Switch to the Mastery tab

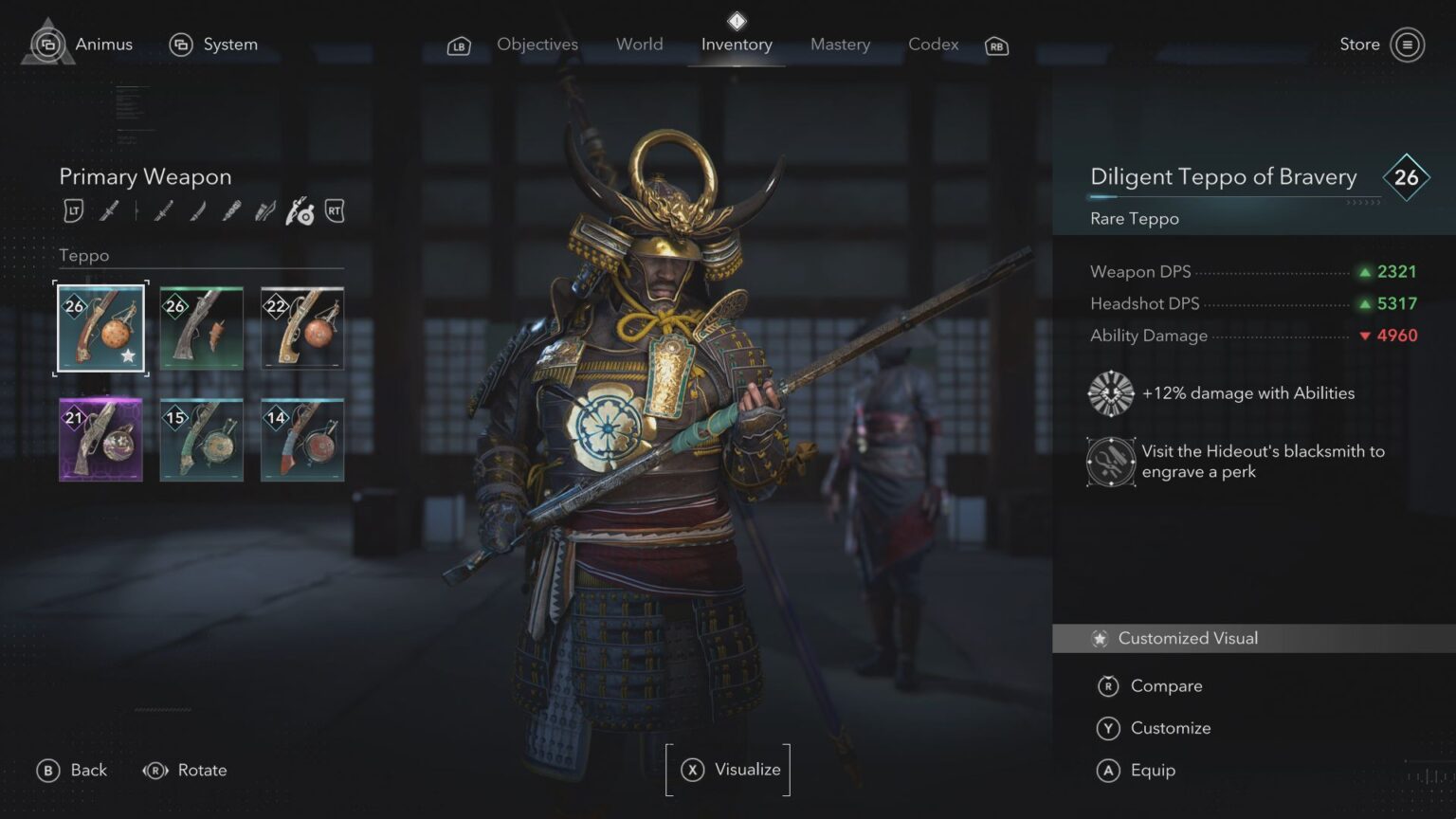(x=840, y=45)
